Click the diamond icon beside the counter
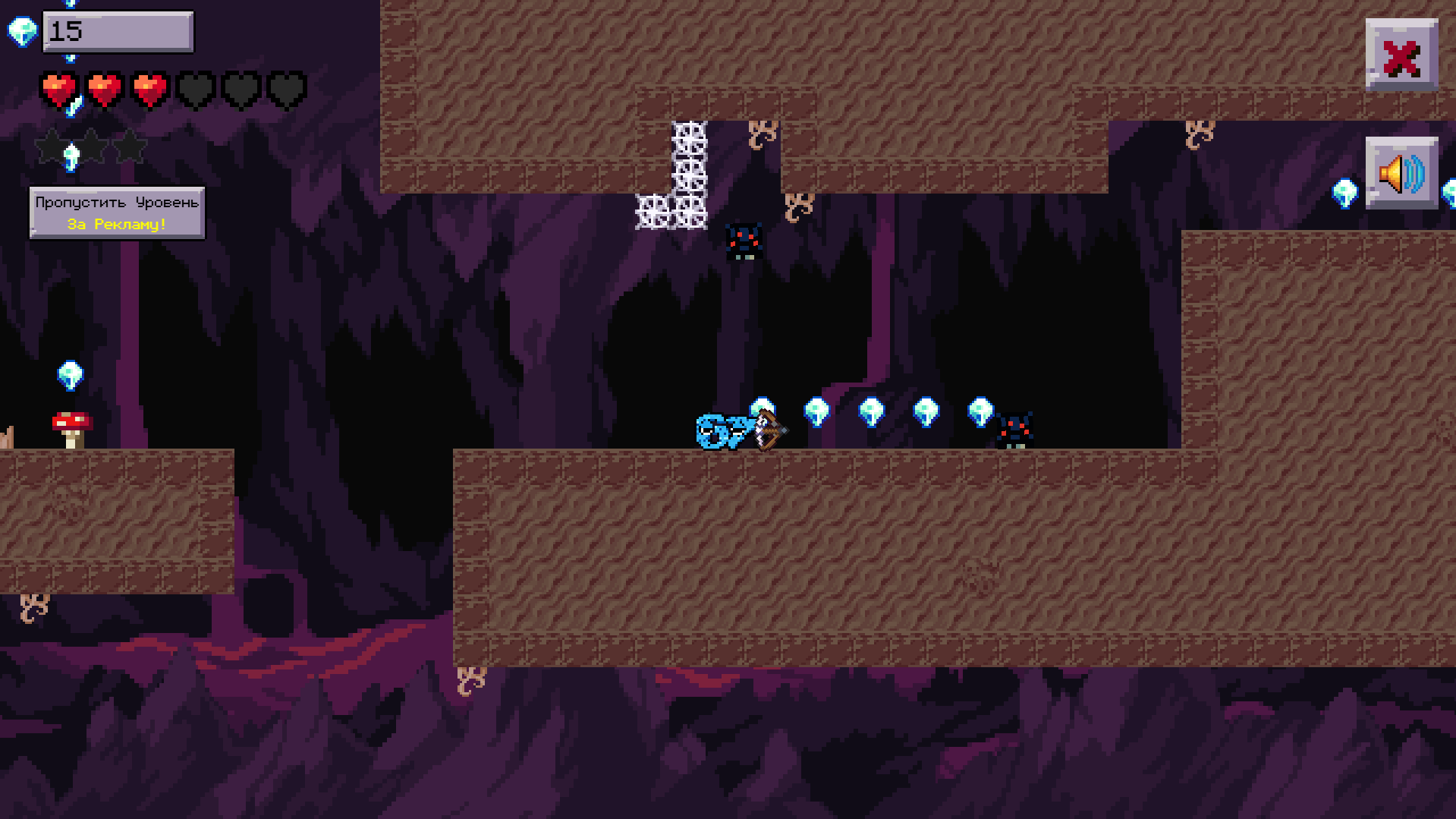 pos(23,32)
